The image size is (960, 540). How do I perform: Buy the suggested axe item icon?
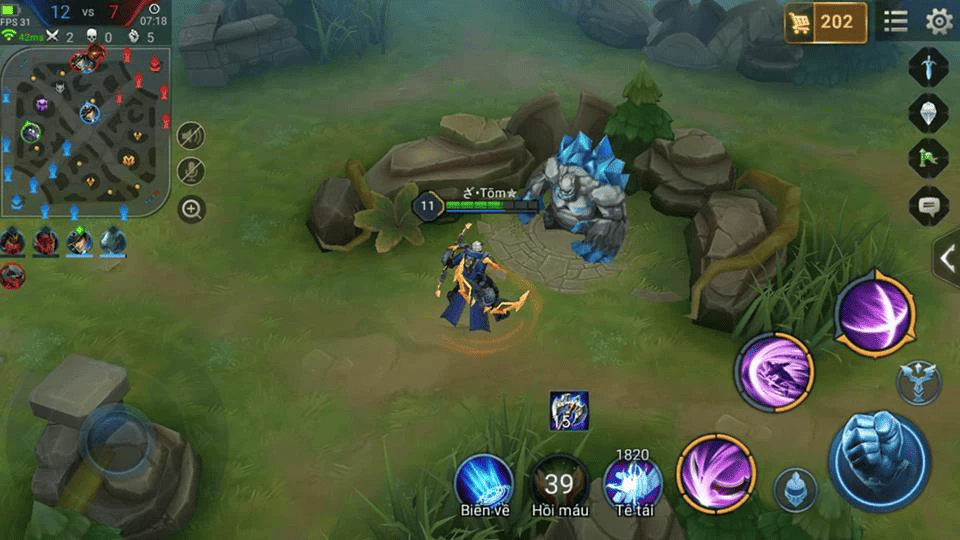pyautogui.click(x=569, y=411)
